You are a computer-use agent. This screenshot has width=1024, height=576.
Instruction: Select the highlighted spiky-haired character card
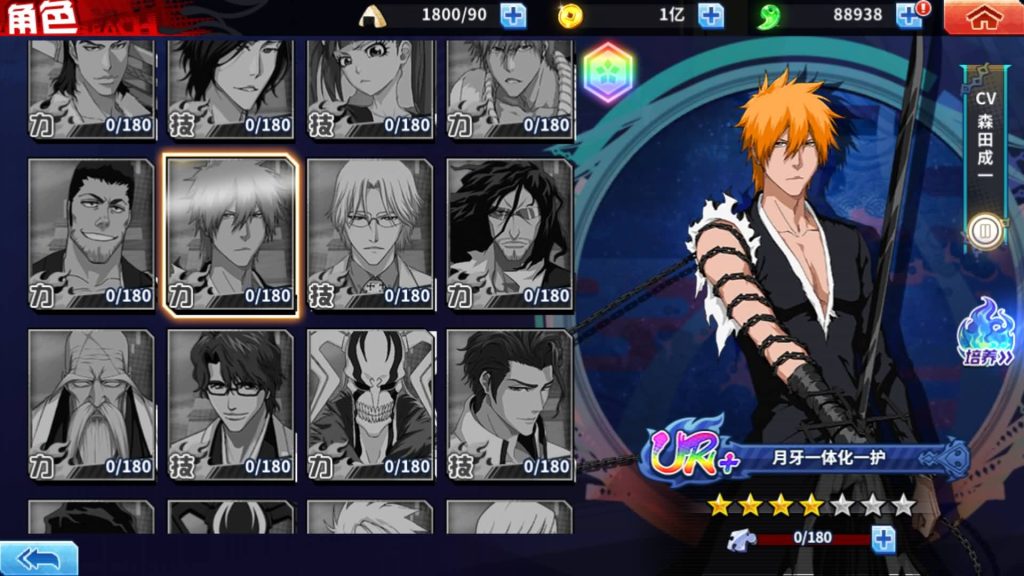[x=231, y=236]
